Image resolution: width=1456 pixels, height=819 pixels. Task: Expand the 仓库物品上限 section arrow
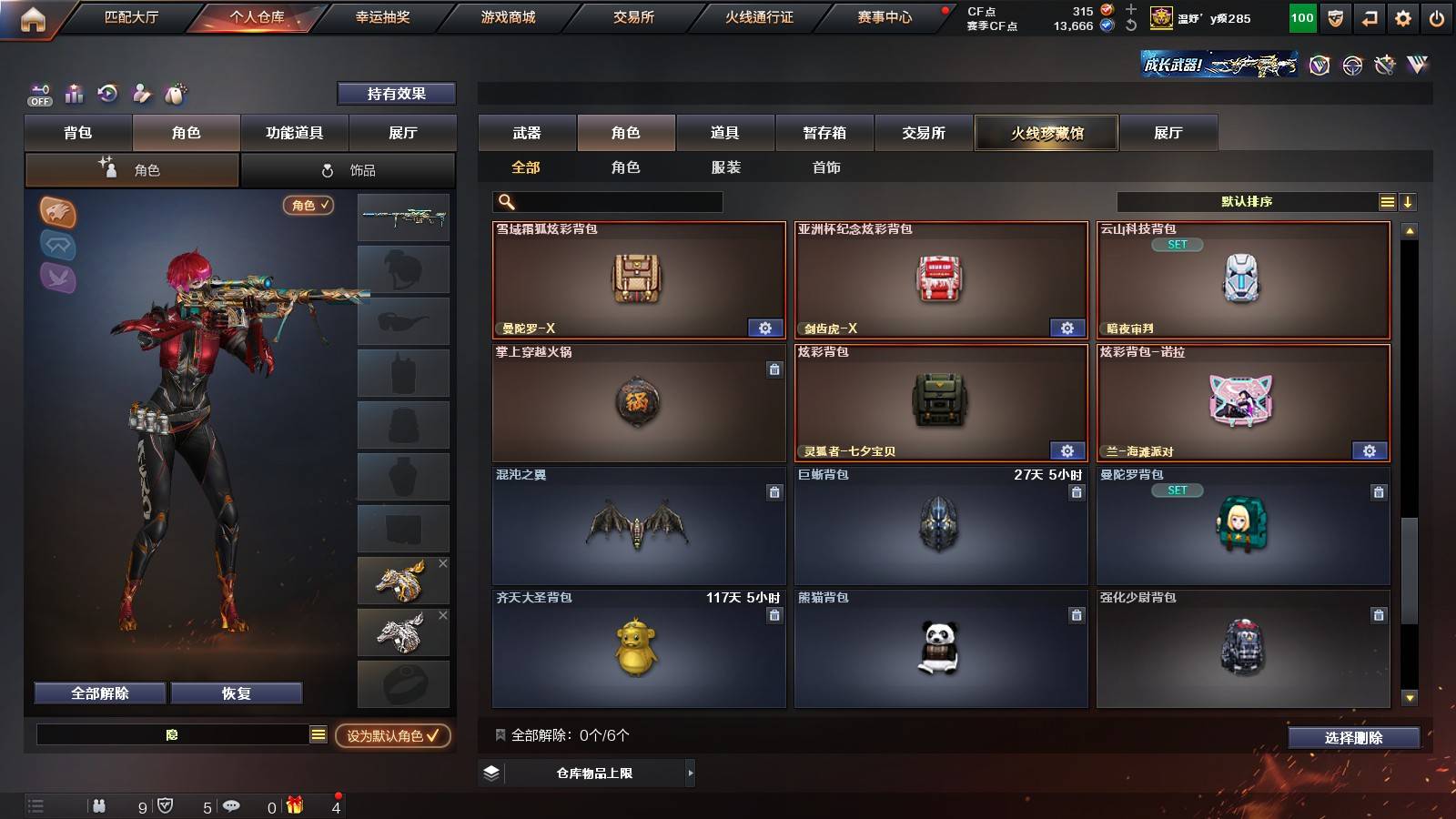[x=689, y=774]
